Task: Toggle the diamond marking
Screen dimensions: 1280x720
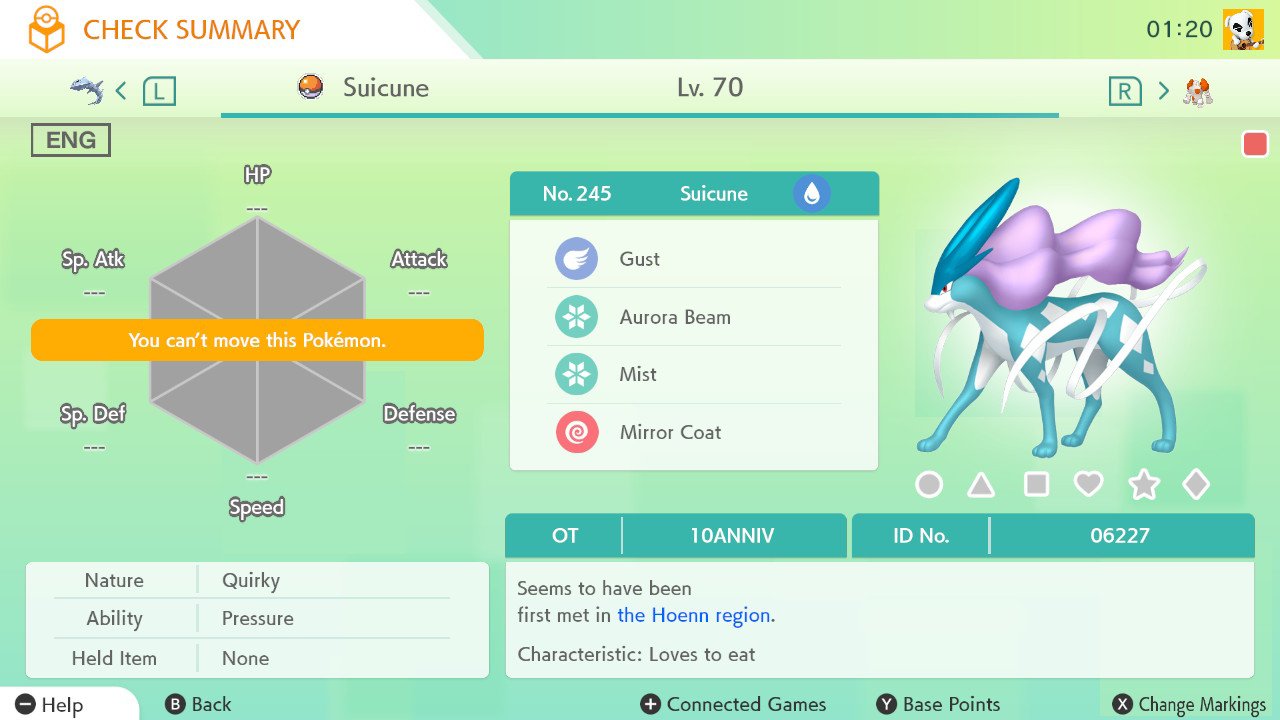Action: coord(1196,485)
